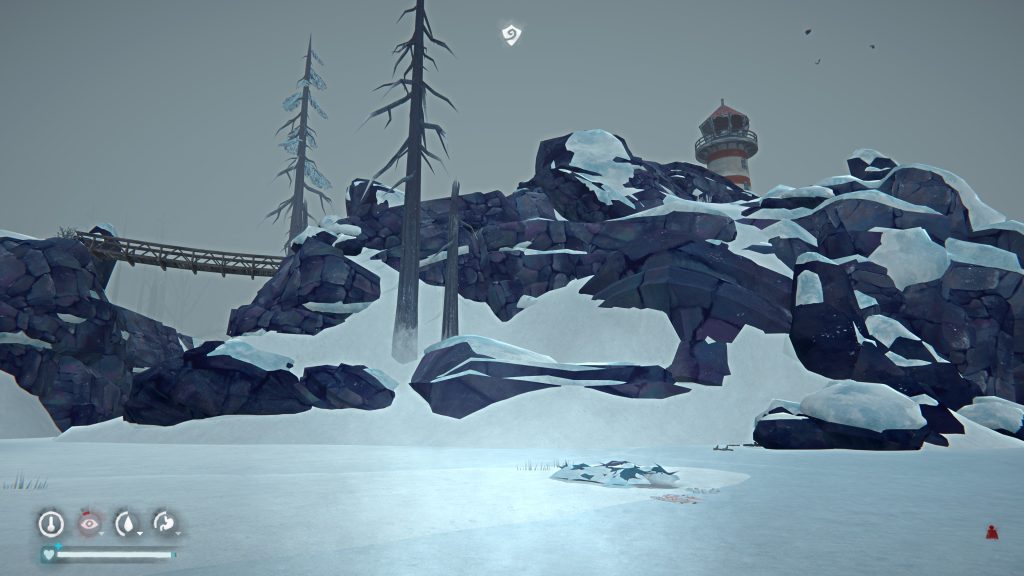1024x576 pixels.
Task: Select the spiral shield objective marker
Action: [512, 36]
